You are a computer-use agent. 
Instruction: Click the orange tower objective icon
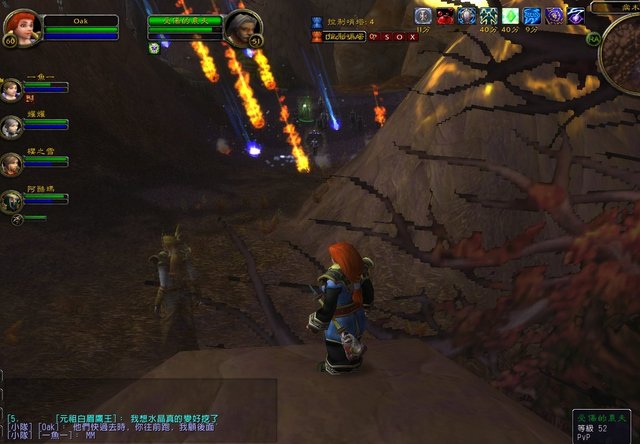pos(318,36)
